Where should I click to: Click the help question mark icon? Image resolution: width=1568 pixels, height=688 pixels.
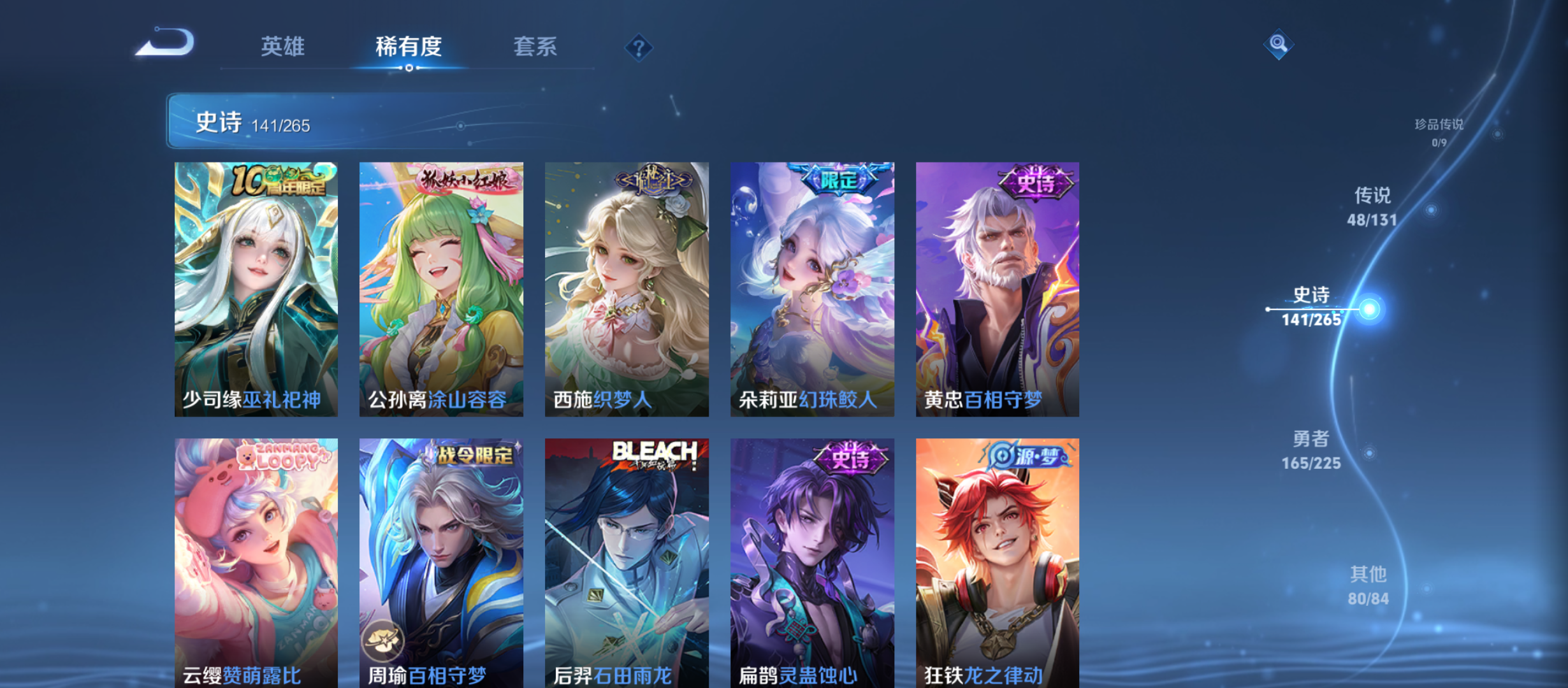(x=639, y=47)
